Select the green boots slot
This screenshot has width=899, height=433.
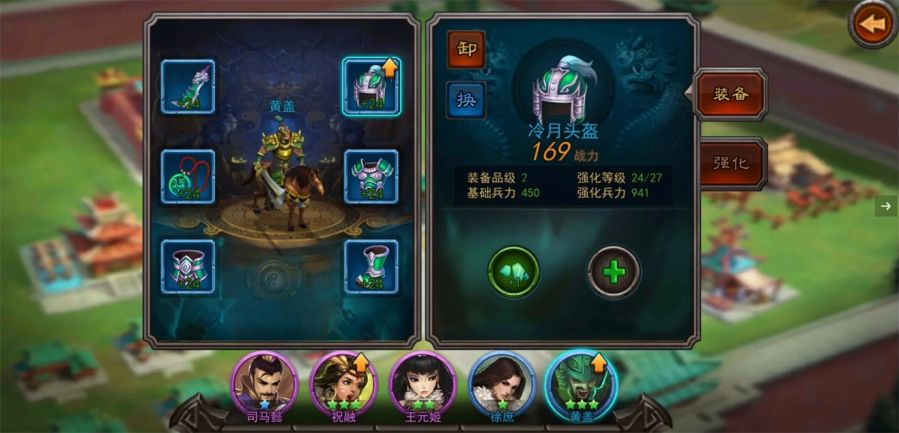pos(371,266)
